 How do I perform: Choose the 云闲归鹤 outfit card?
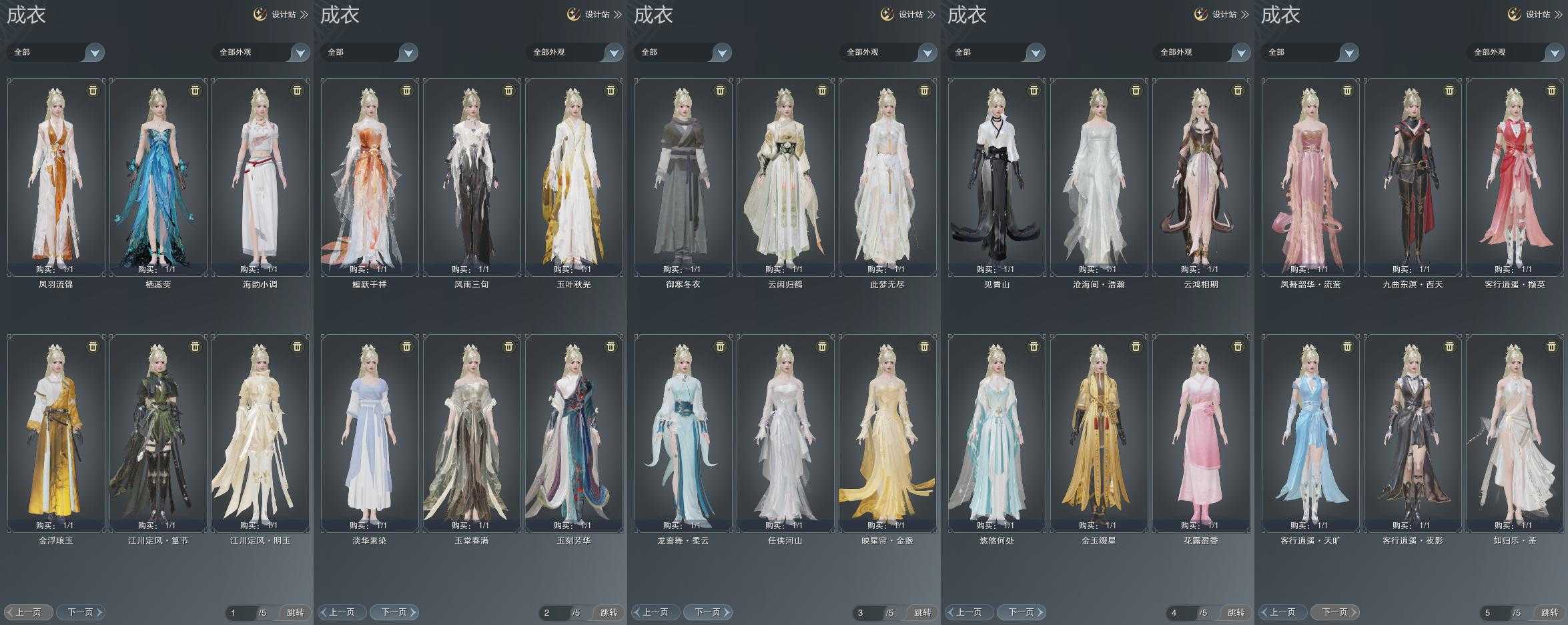pyautogui.click(x=785, y=177)
